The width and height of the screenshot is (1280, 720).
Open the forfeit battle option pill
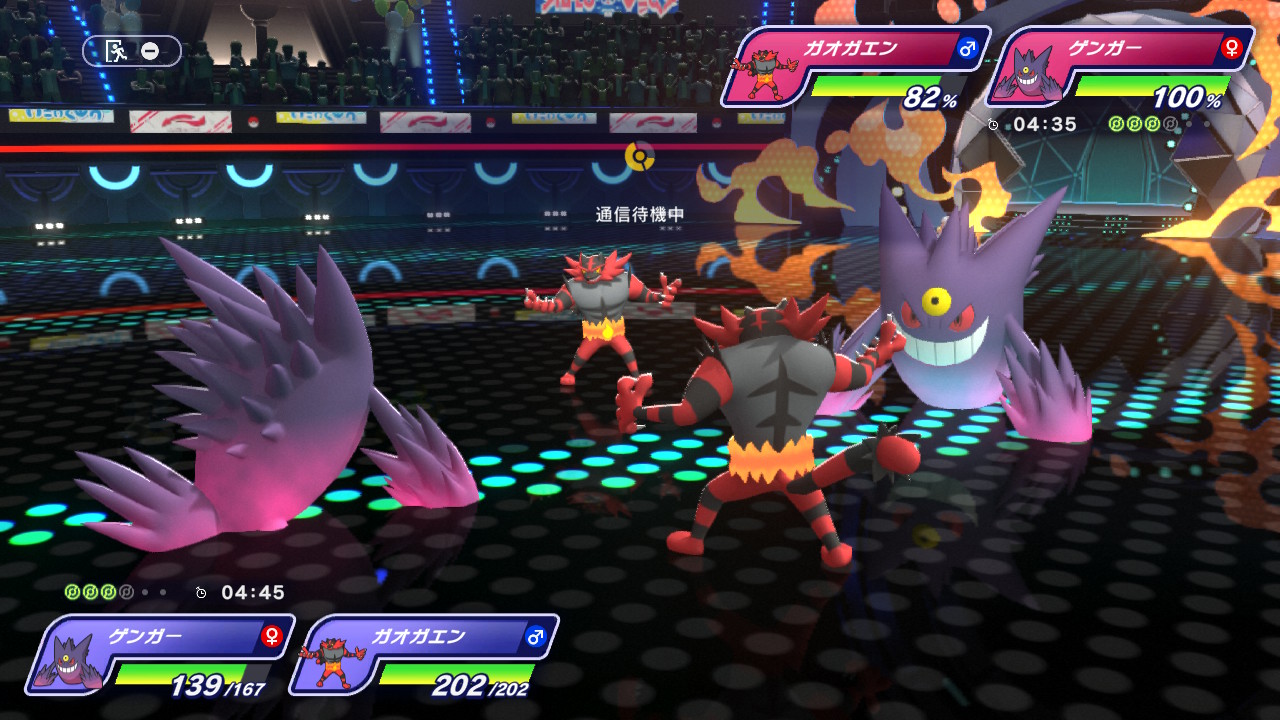(x=132, y=51)
